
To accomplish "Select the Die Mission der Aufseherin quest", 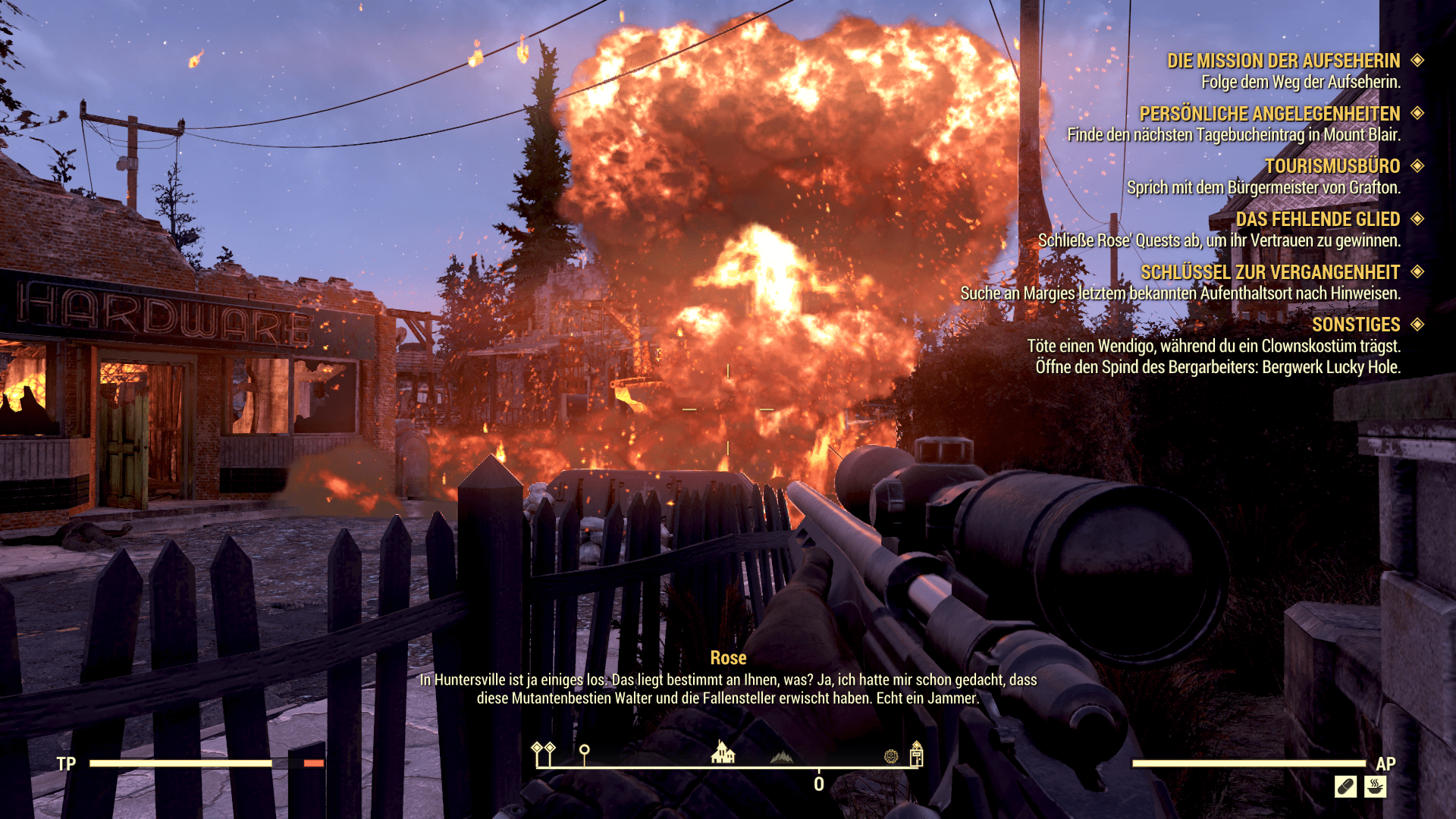I will click(1283, 61).
